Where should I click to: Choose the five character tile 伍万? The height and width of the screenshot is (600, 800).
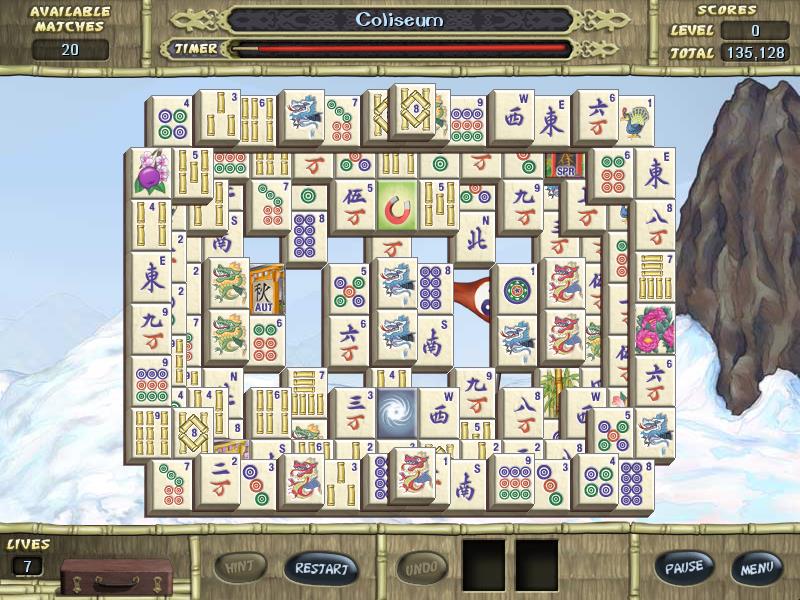353,207
